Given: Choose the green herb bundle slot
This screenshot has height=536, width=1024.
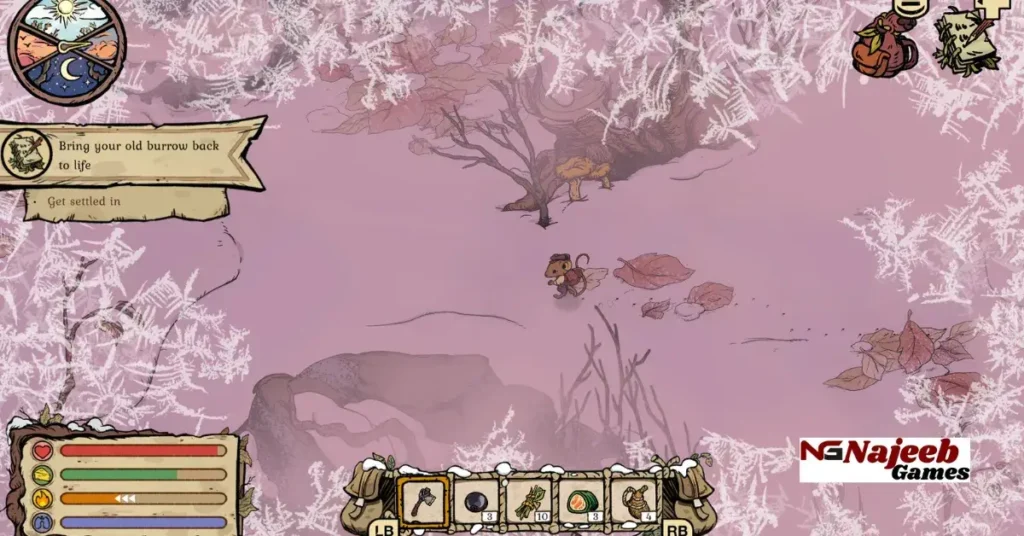Looking at the screenshot, I should coord(529,500).
